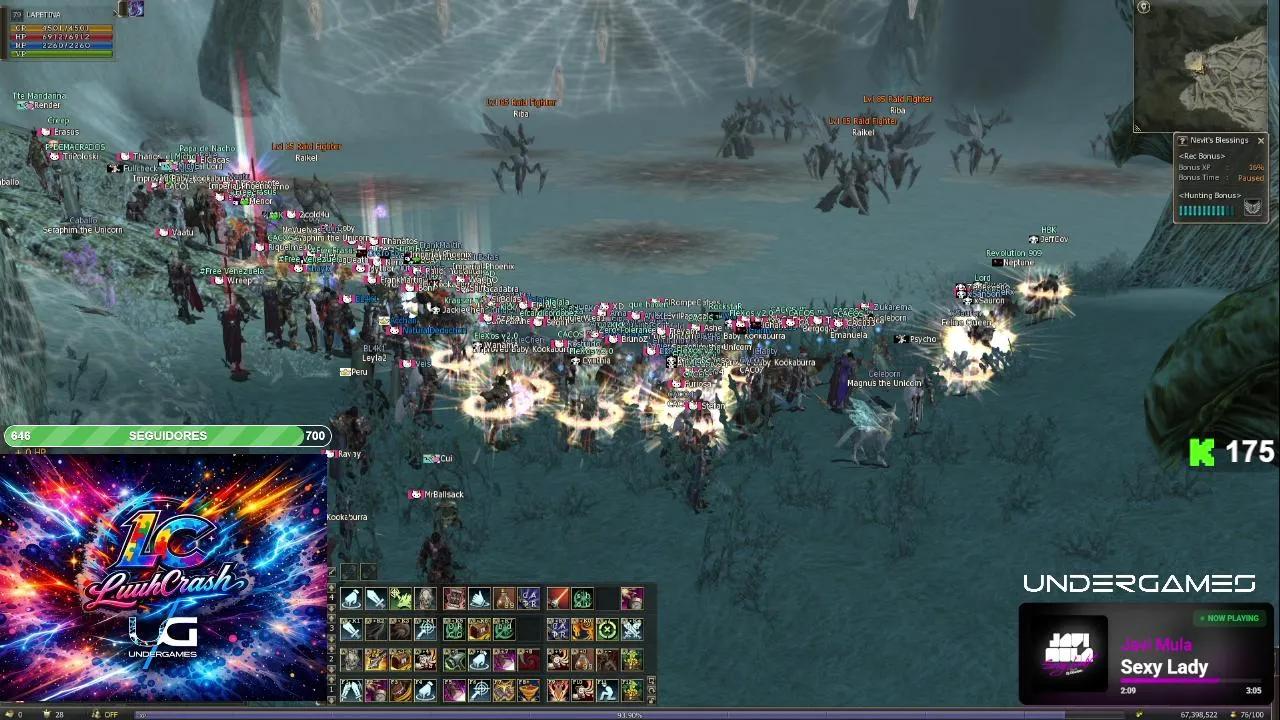Click the LuuhCrash stream logo panel
Viewport: 1280px width, 720px height.
pos(164,578)
